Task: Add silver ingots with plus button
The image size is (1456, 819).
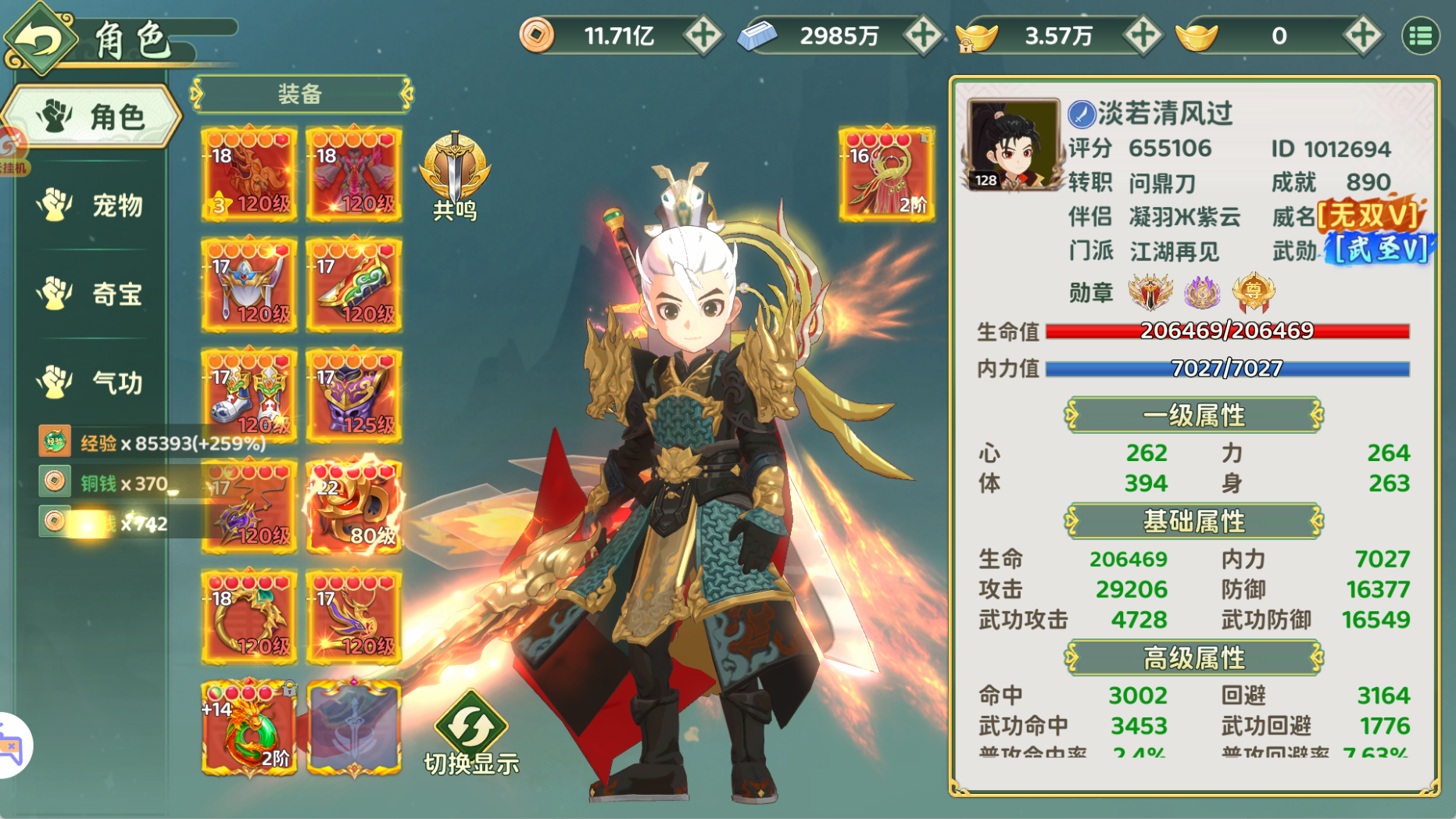Action: [922, 36]
